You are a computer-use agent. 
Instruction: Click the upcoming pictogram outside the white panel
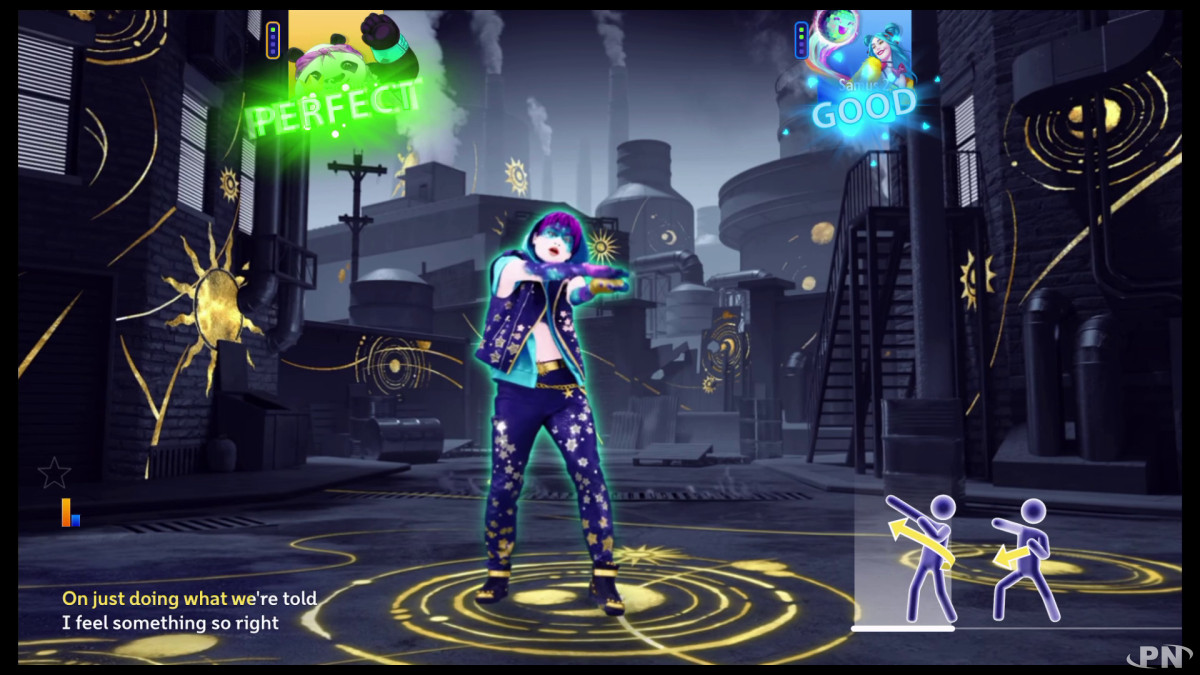[1026, 557]
